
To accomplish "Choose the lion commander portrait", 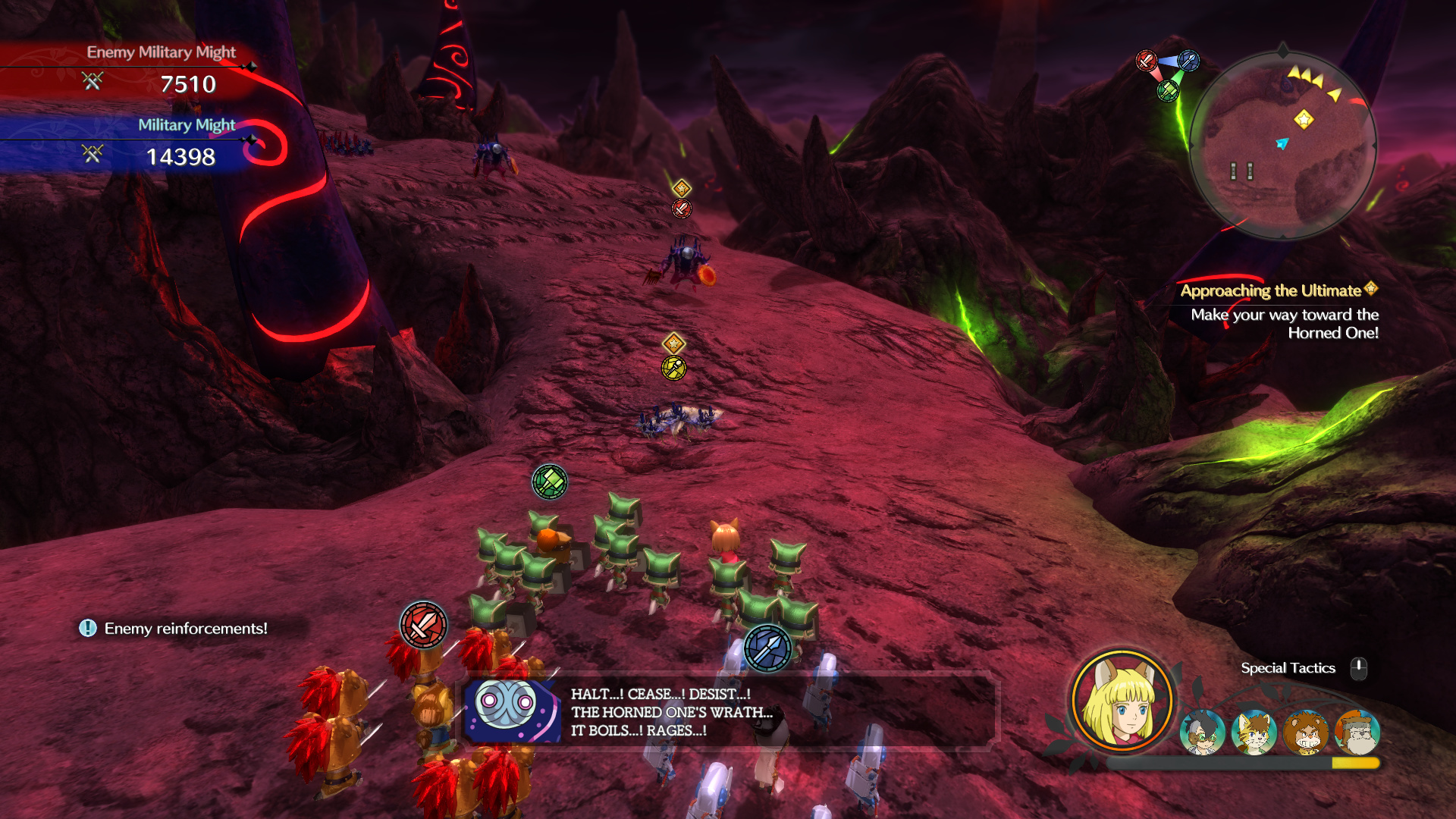I will pos(1306,733).
